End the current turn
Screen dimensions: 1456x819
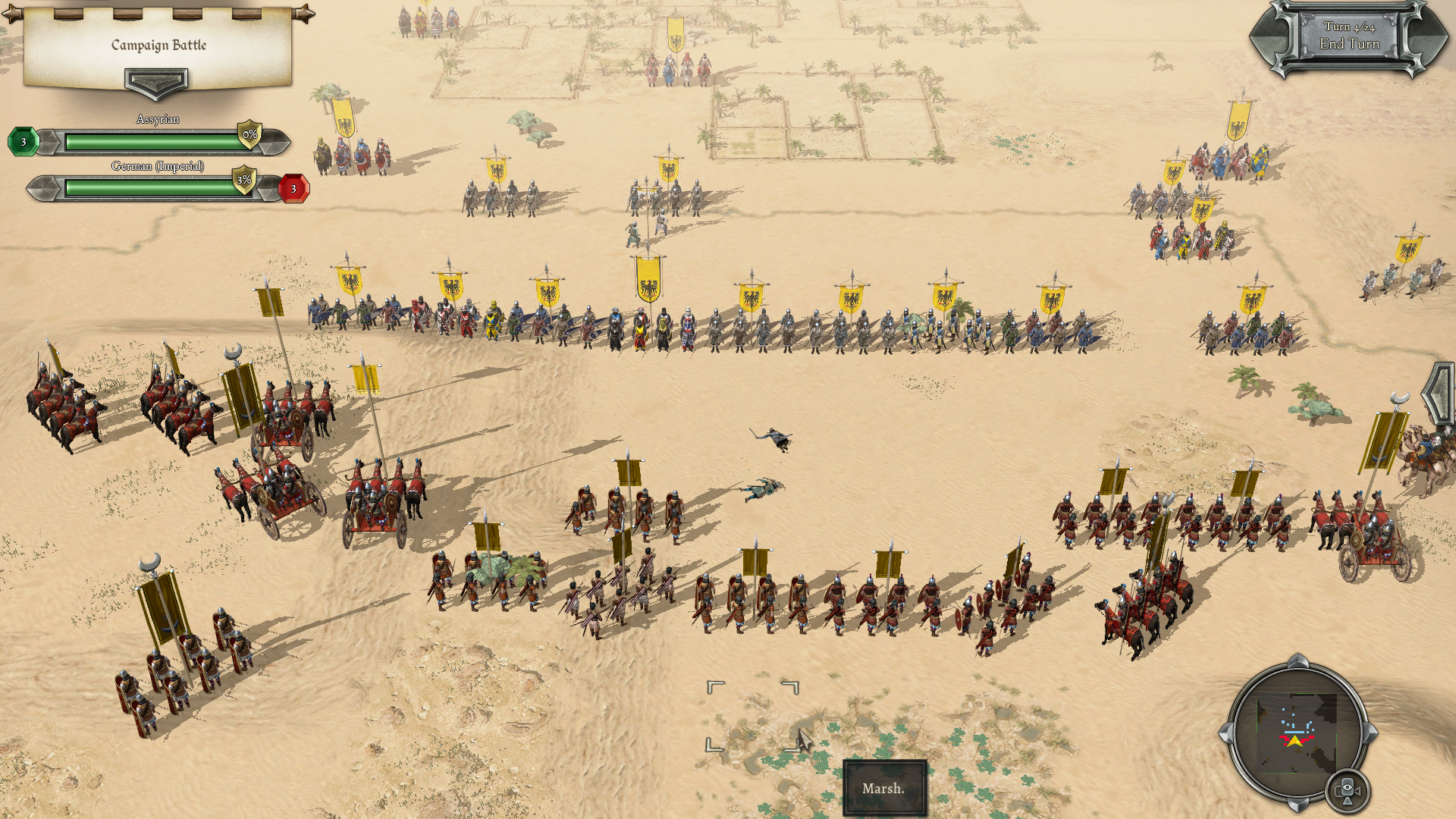(x=1349, y=37)
